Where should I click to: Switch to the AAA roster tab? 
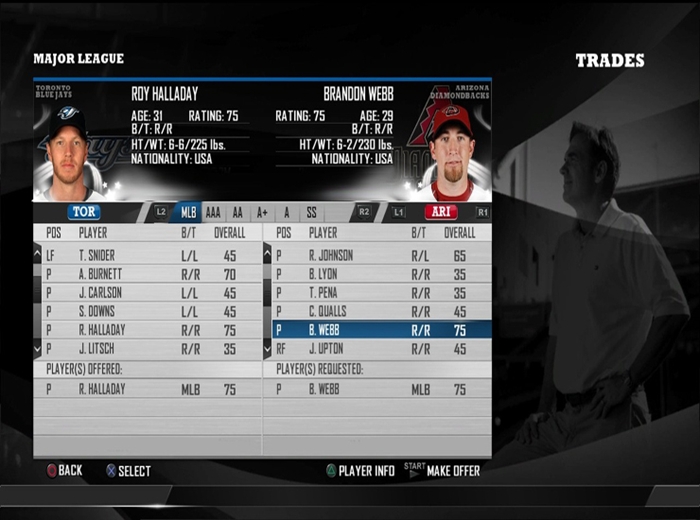[x=213, y=212]
